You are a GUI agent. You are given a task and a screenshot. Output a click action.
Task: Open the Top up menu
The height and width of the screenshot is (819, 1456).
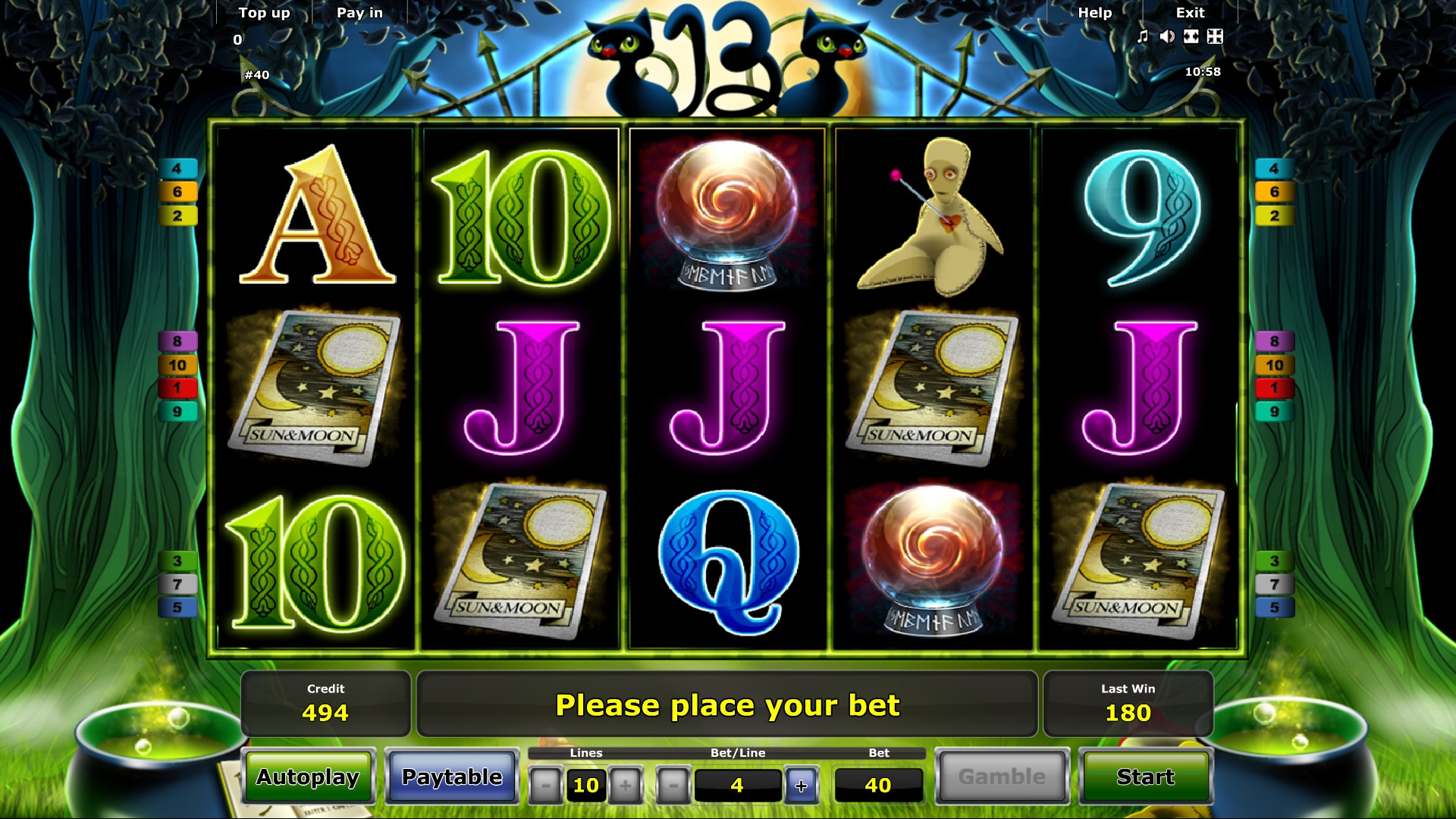point(264,13)
